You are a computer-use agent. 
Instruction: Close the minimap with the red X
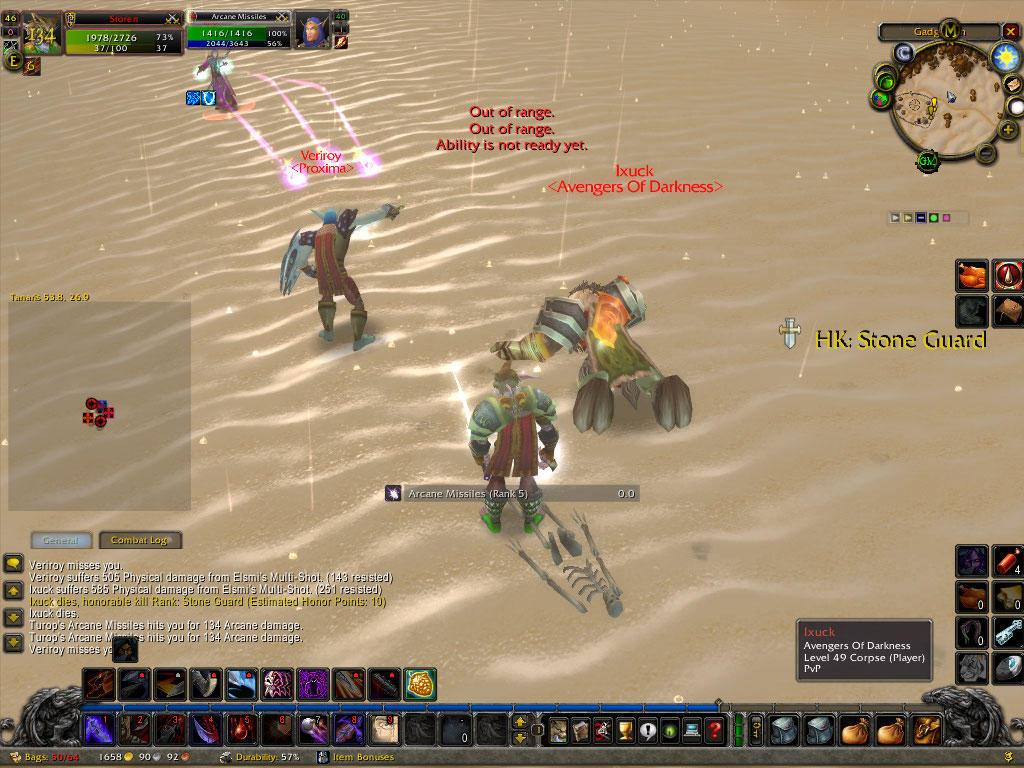1010,31
